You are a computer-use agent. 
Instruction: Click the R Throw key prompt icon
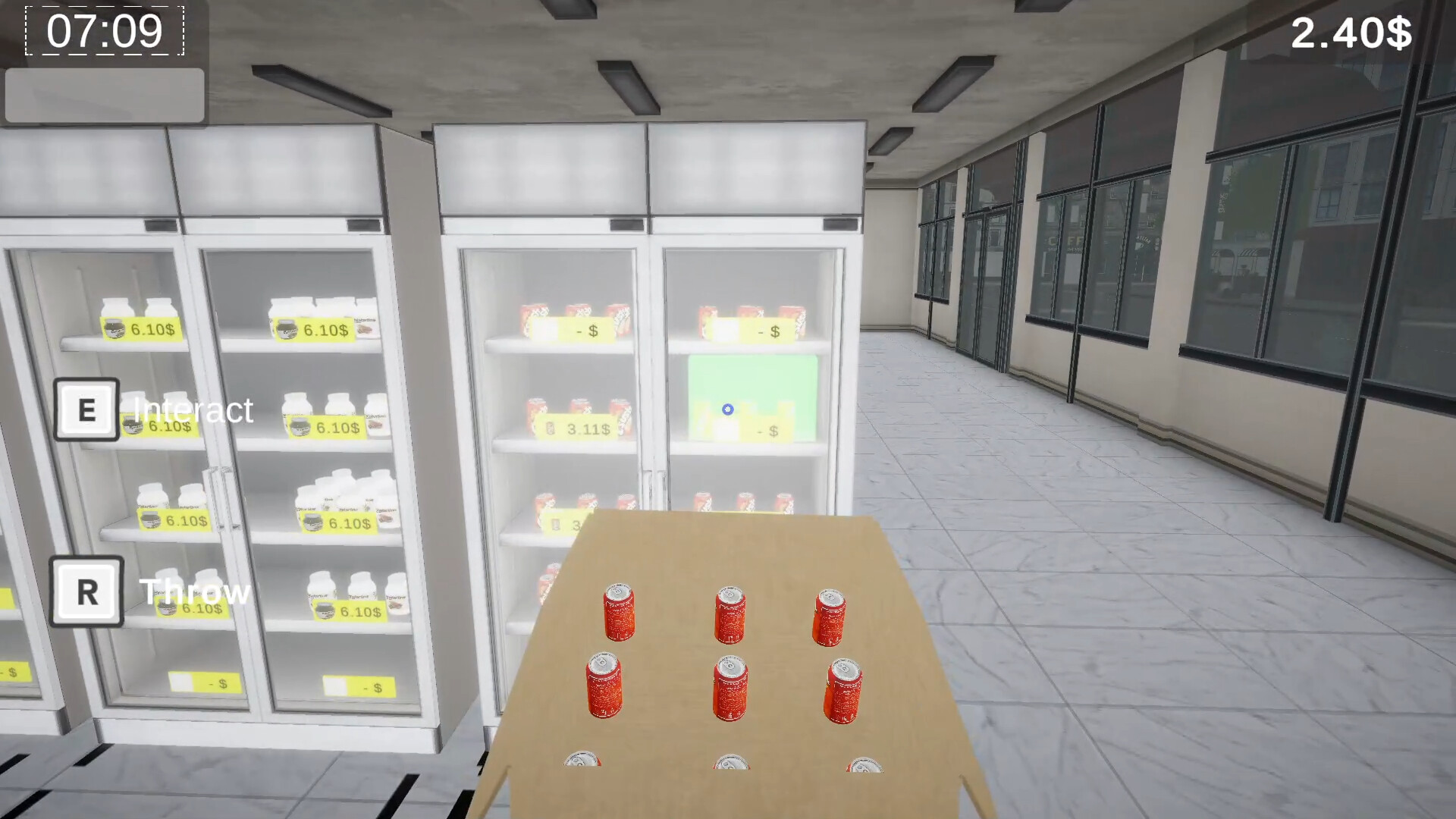pyautogui.click(x=85, y=591)
